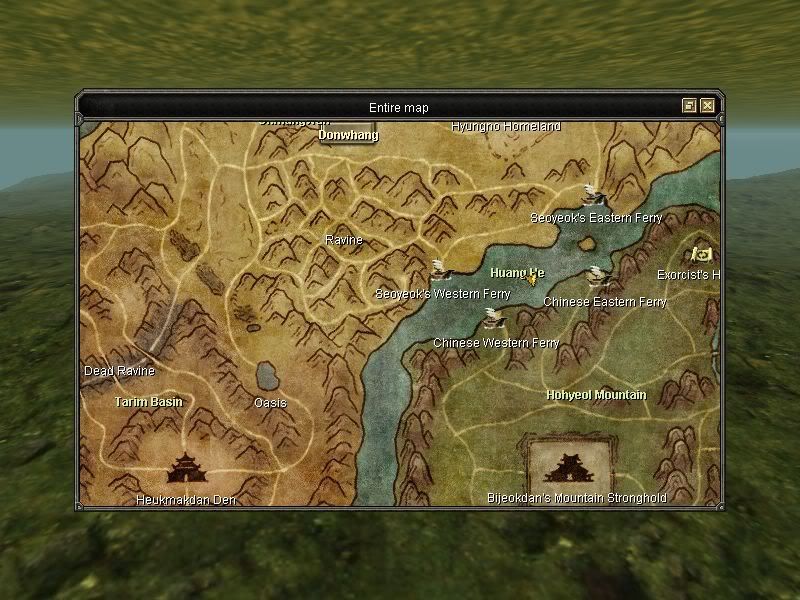Select the Seoyeok's Western Ferry ship marker
The height and width of the screenshot is (600, 800).
click(x=439, y=268)
